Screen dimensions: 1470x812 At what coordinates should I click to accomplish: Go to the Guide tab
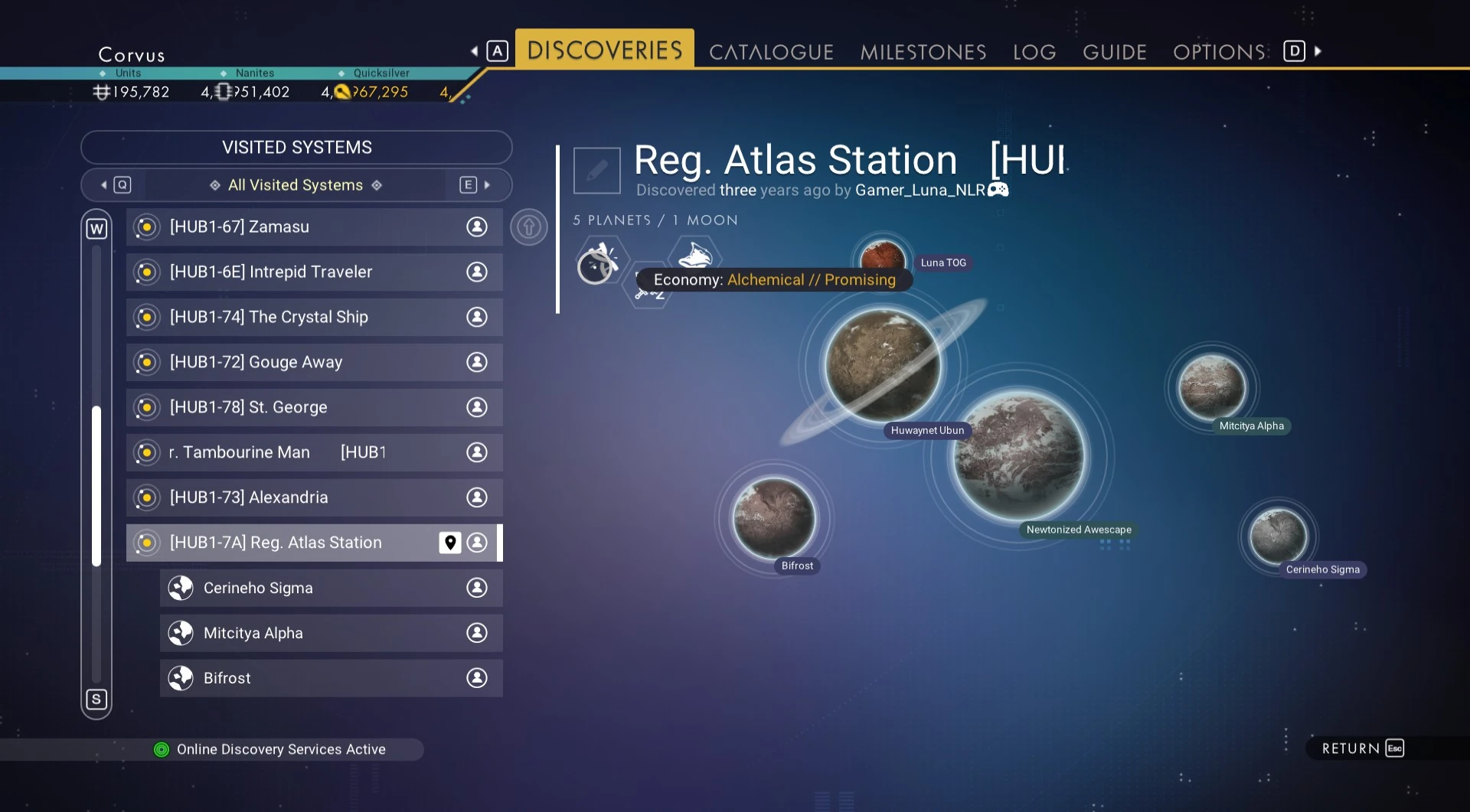coord(1114,52)
